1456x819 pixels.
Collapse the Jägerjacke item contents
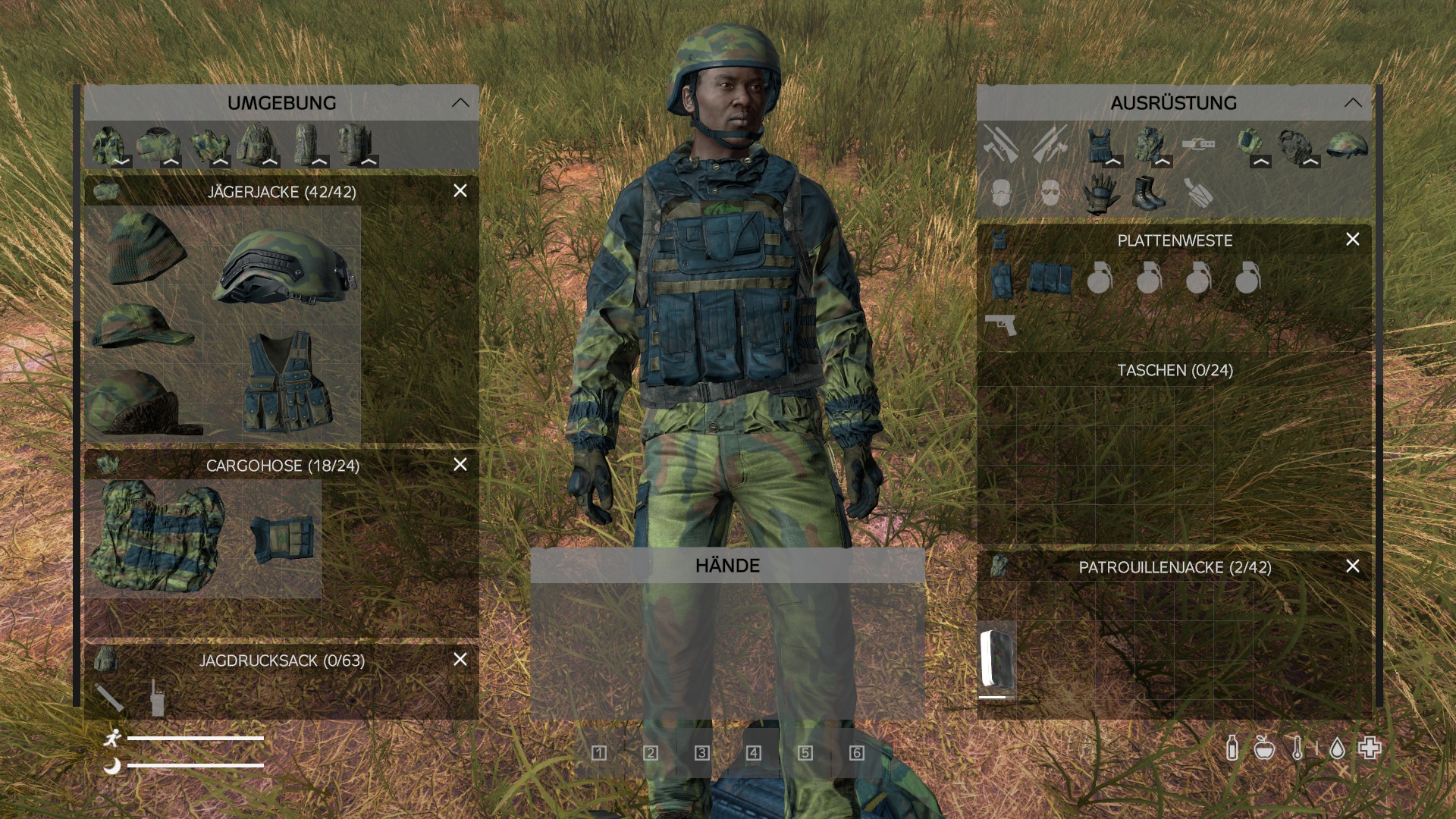click(124, 162)
